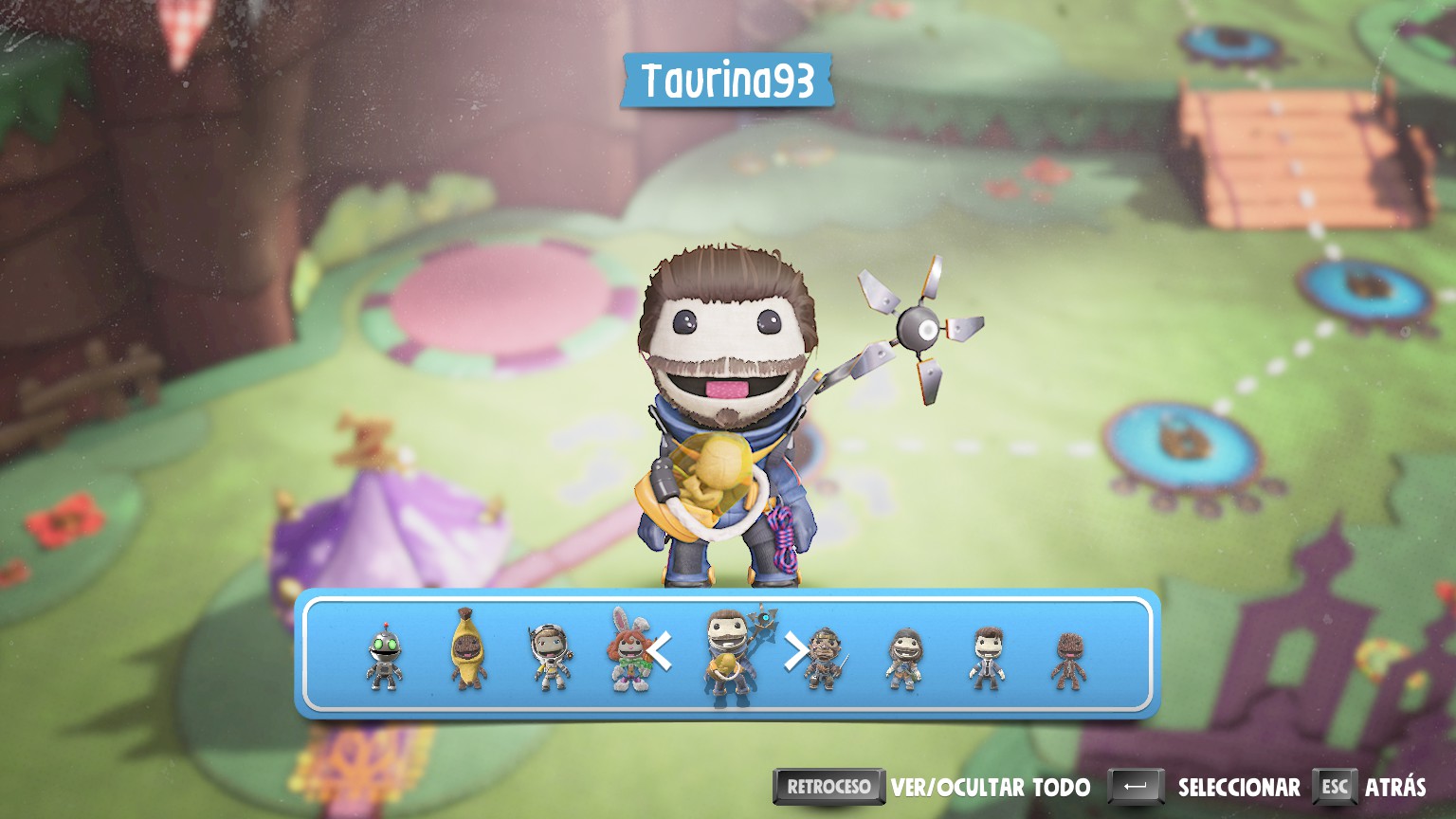
Task: Choose the samurai warrior costume
Action: click(824, 657)
